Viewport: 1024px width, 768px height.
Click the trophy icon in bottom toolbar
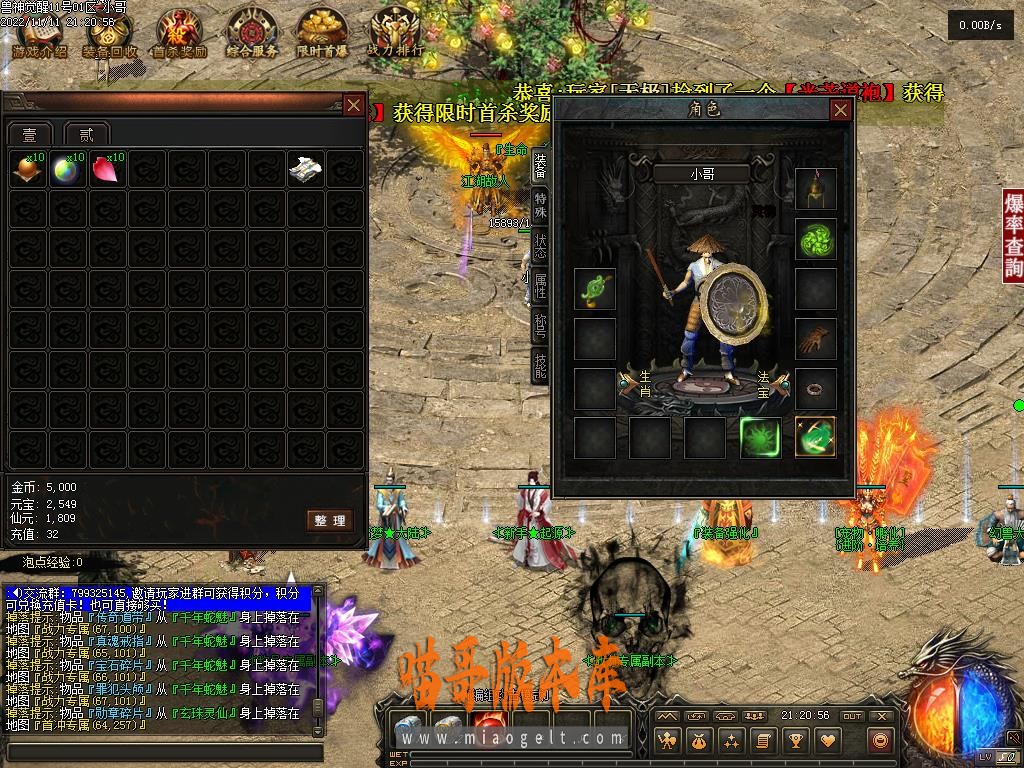tap(796, 740)
